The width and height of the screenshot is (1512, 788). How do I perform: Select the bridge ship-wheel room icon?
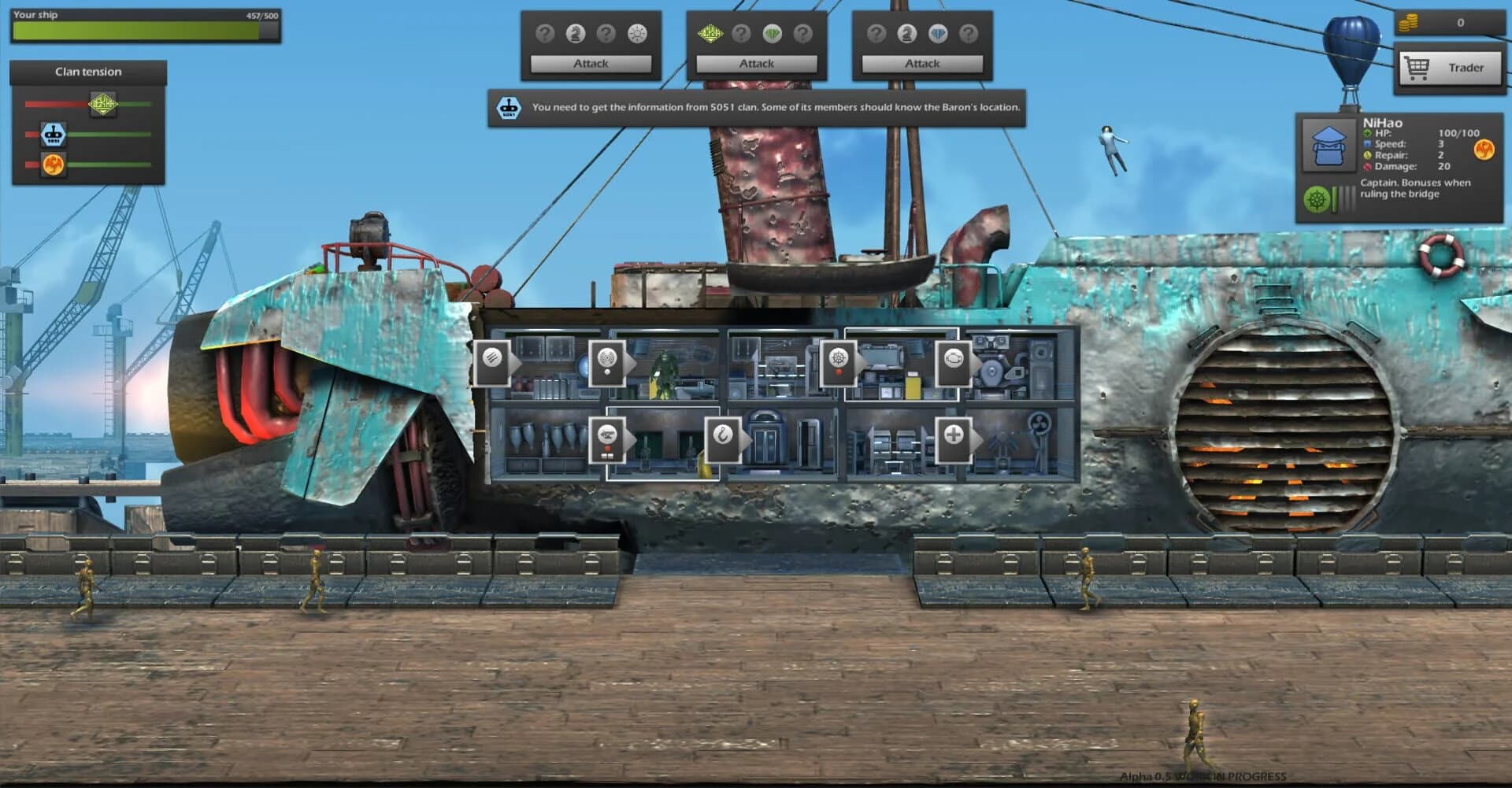(x=839, y=358)
